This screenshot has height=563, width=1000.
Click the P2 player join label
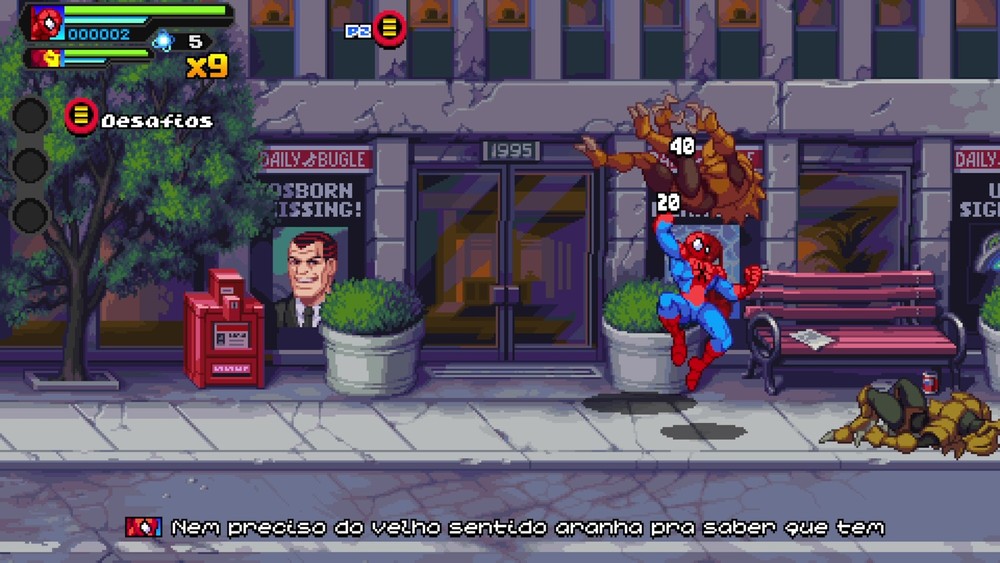(357, 31)
